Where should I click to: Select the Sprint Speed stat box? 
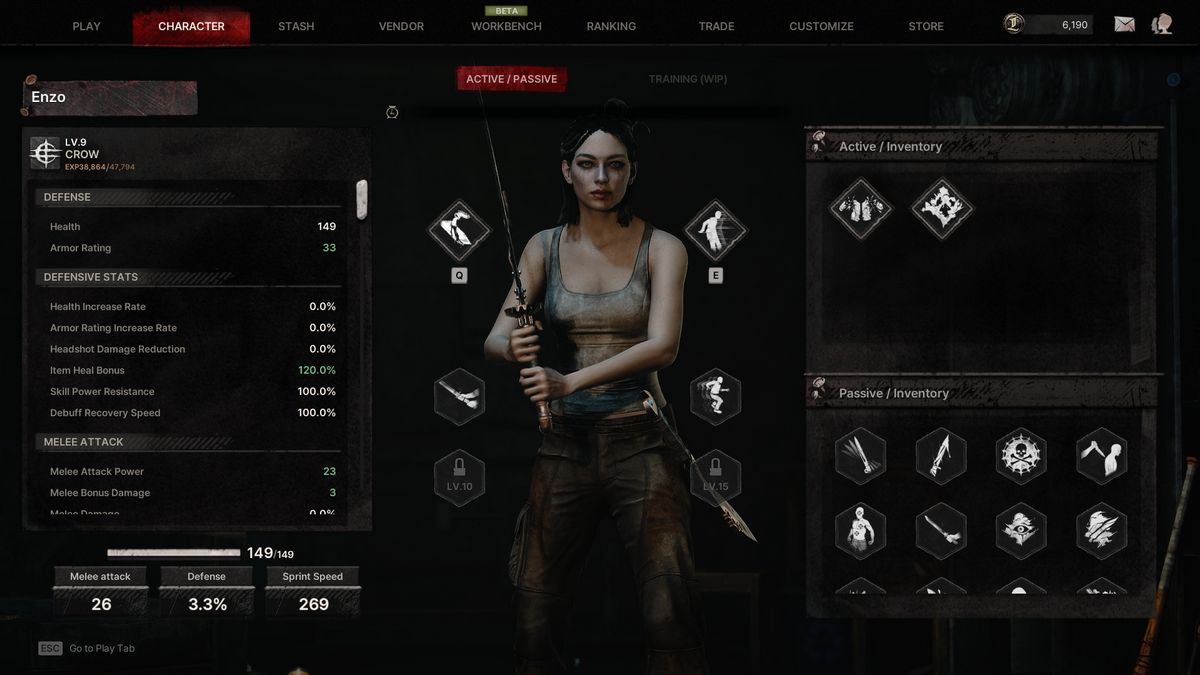tap(313, 592)
